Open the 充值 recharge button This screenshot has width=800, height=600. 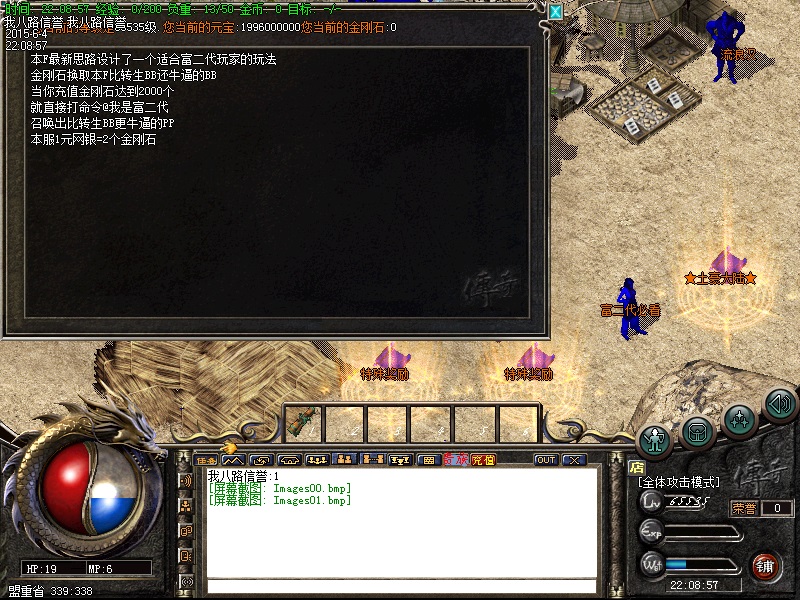coord(483,460)
